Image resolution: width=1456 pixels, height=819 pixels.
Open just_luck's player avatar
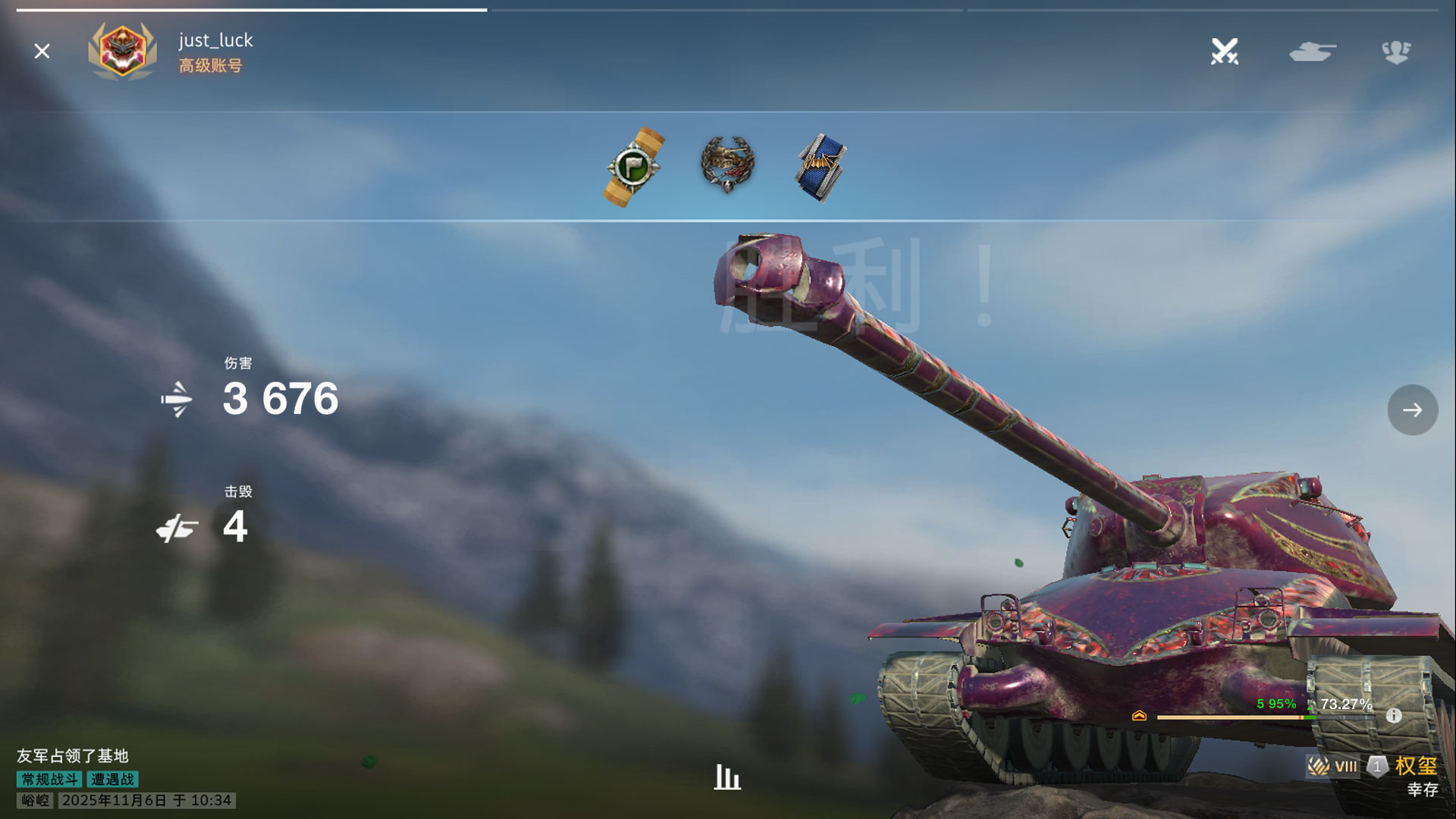tap(122, 51)
